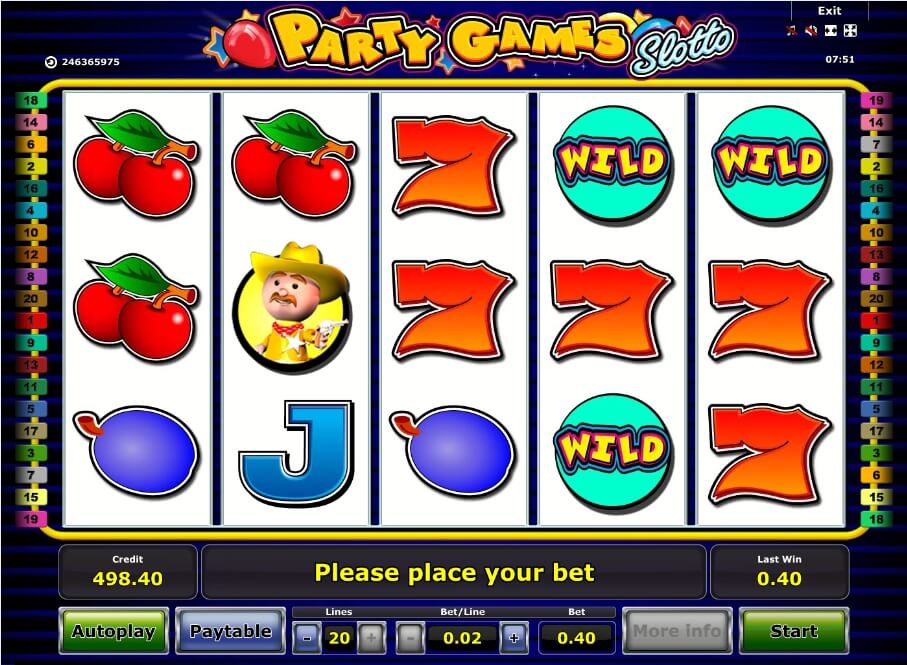Screen dimensions: 907x665
Task: Decrease the number of Lines
Action: click(x=305, y=637)
